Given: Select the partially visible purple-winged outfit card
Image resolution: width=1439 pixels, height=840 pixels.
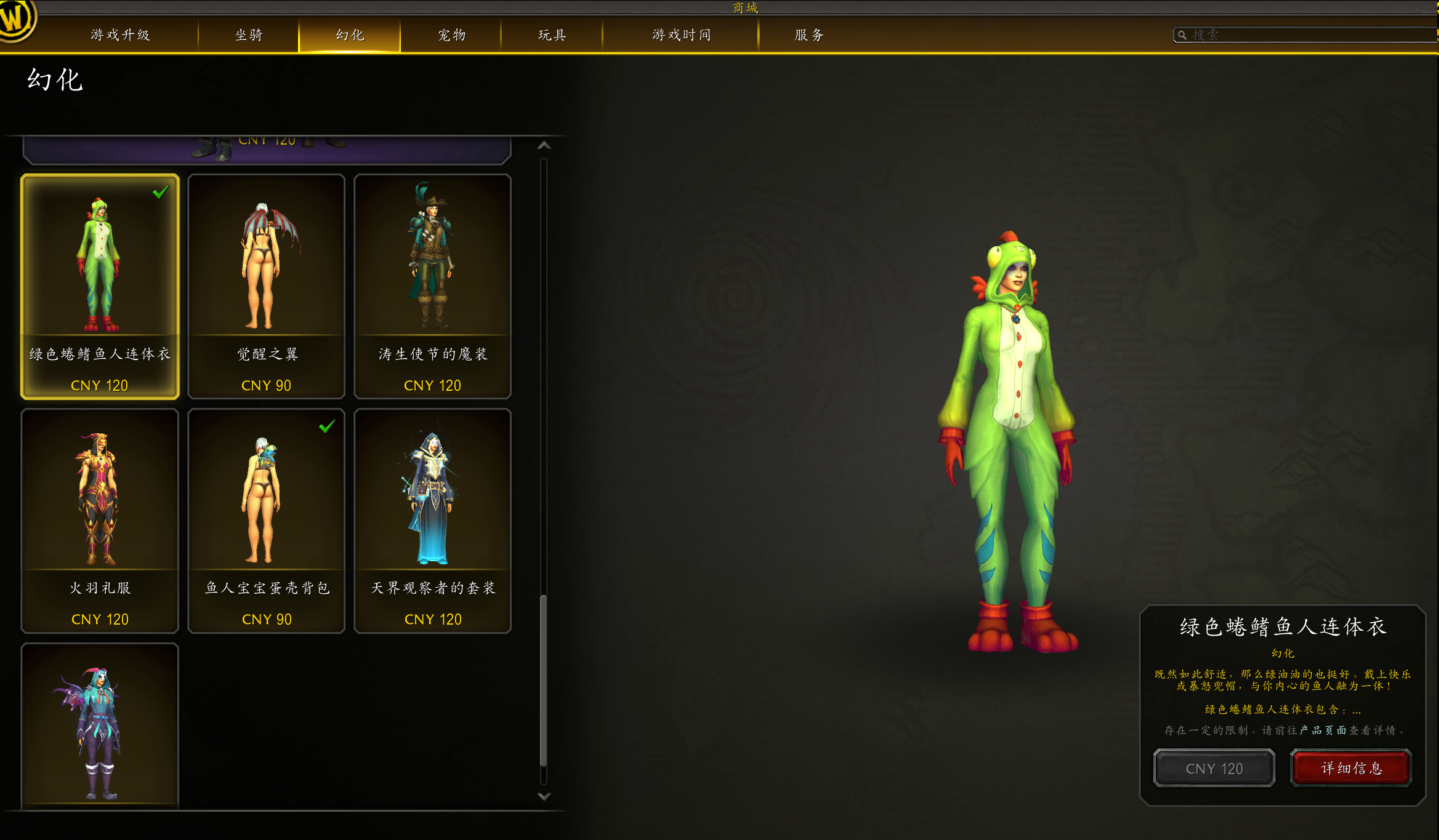Looking at the screenshot, I should coord(100,726).
